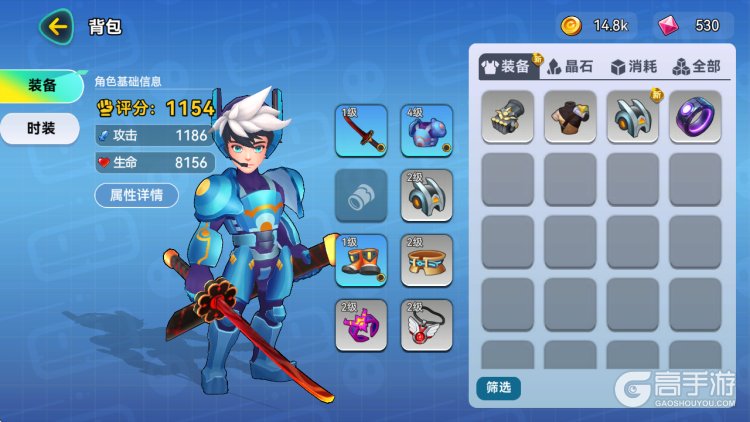Select the purple ring in the bag
750x422 pixels.
pos(695,117)
